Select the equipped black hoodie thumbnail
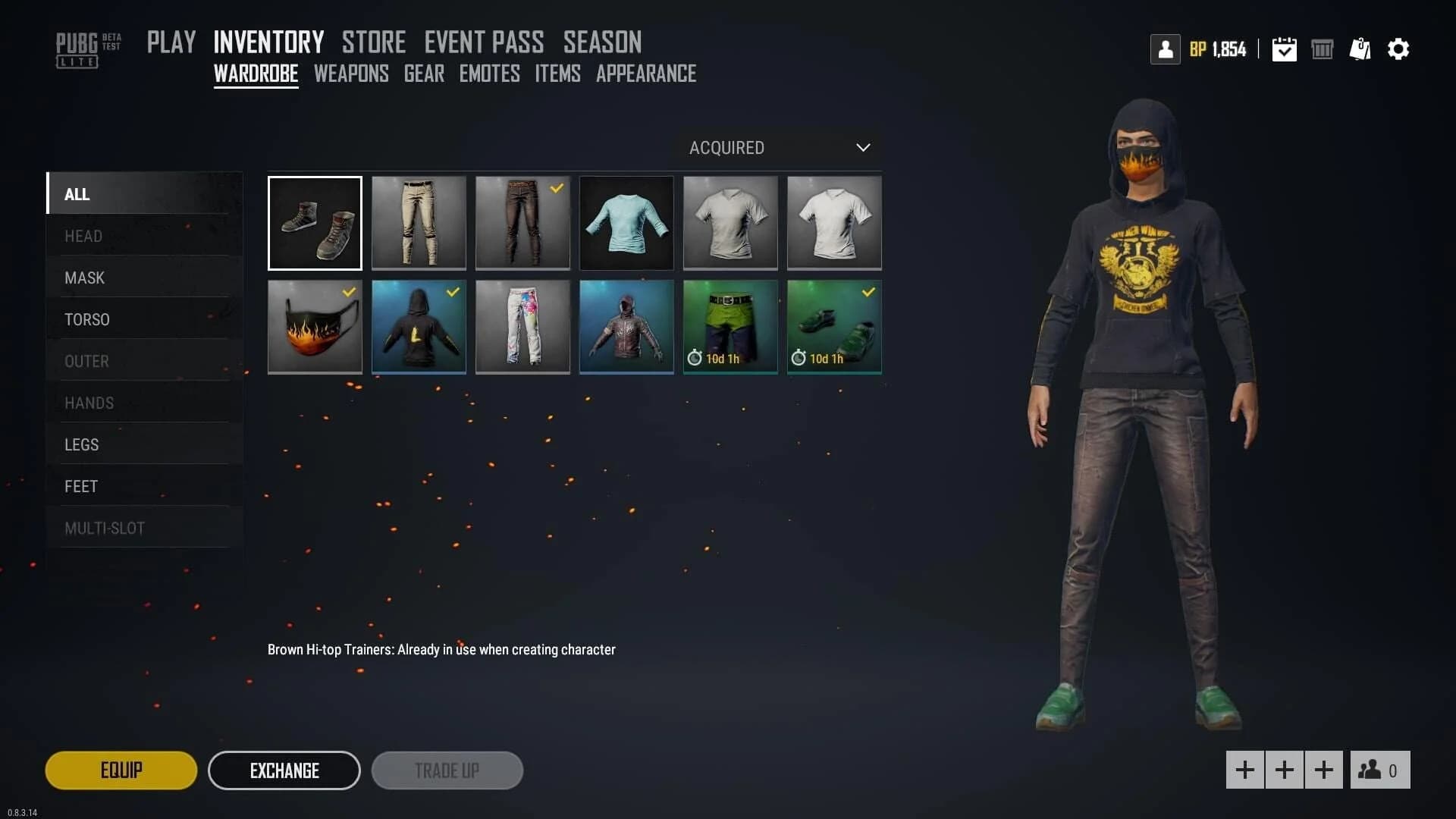Screen dimensions: 1456x819 (x=418, y=327)
